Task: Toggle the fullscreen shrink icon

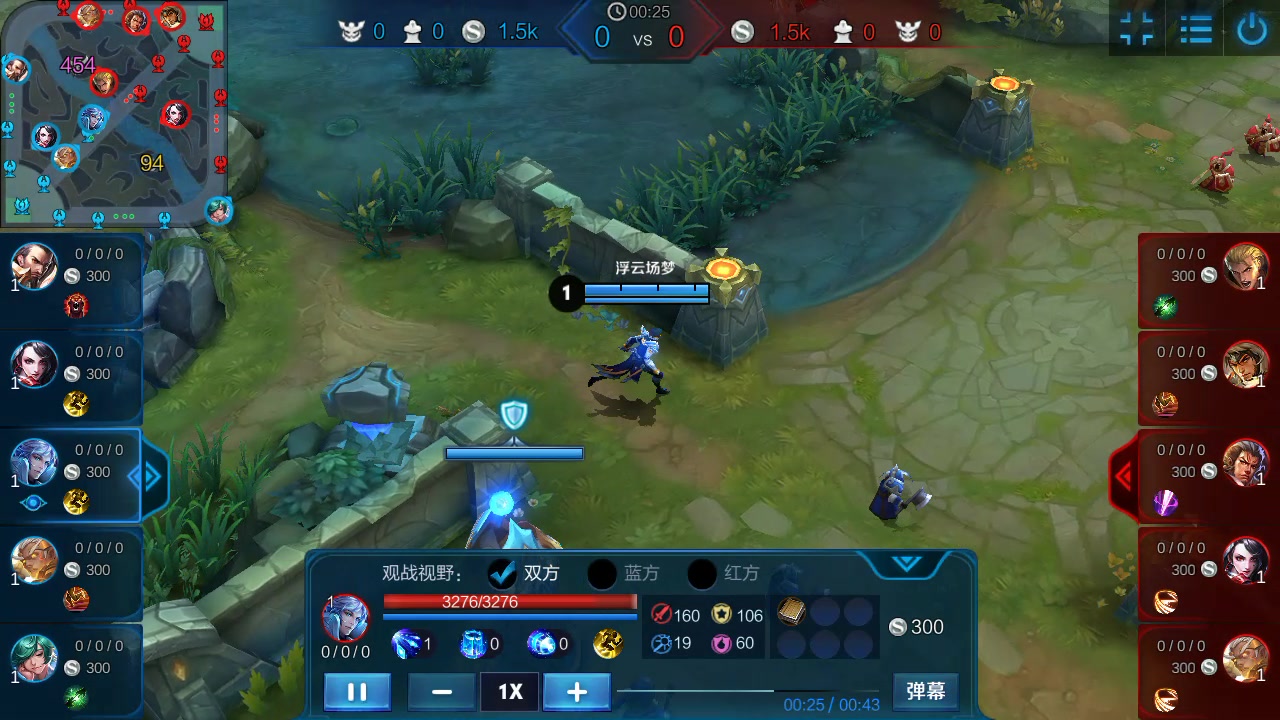Action: tap(1137, 29)
